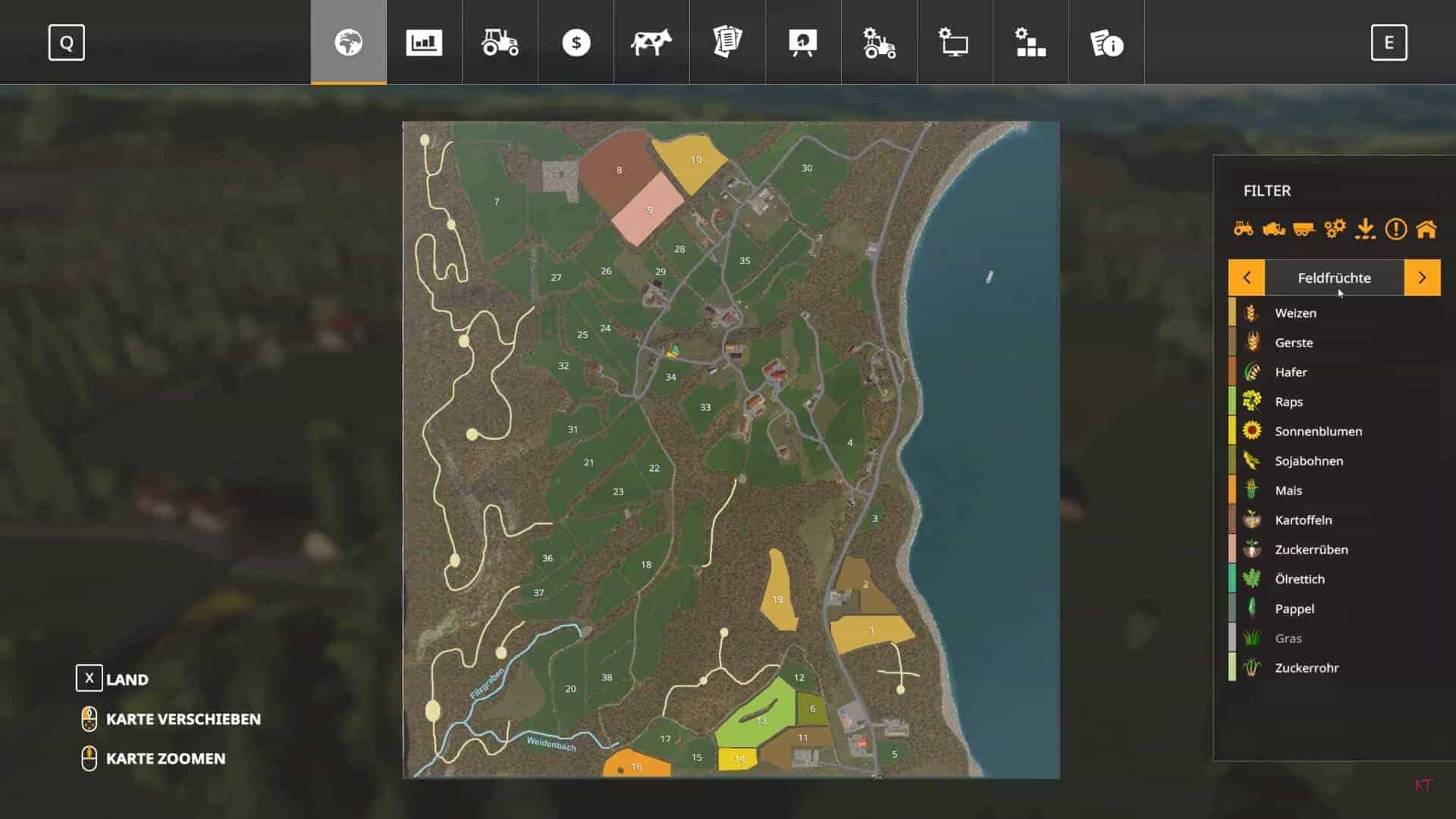Viewport: 1456px width, 819px height.
Task: Switch to the statistics tab
Action: (424, 42)
